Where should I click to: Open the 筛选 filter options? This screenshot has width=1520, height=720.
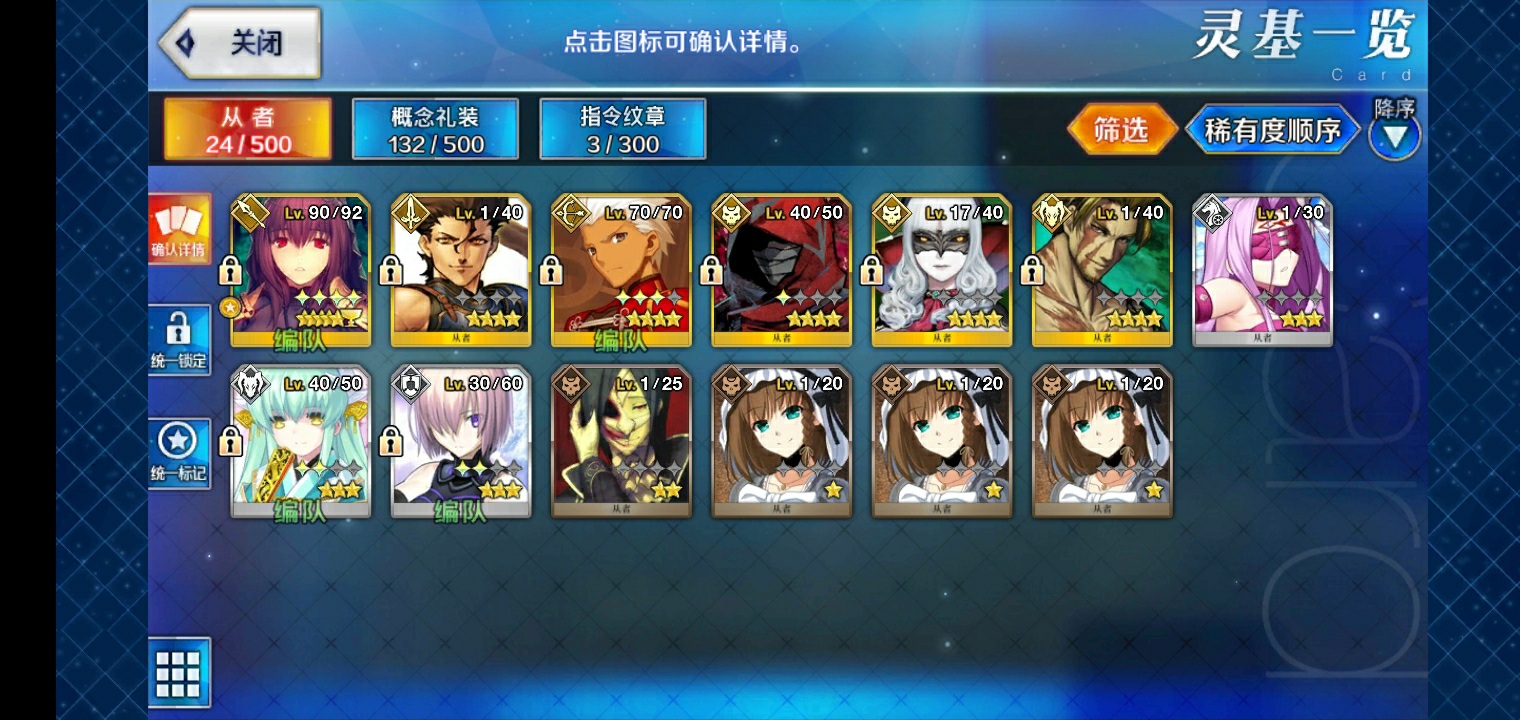(x=1121, y=129)
